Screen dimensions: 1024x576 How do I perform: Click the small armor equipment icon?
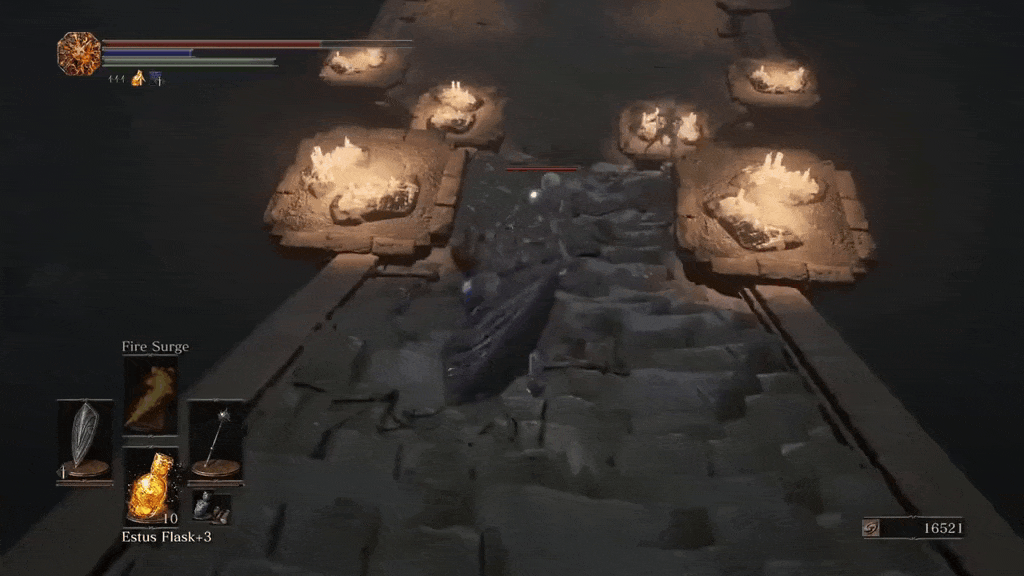click(x=210, y=507)
